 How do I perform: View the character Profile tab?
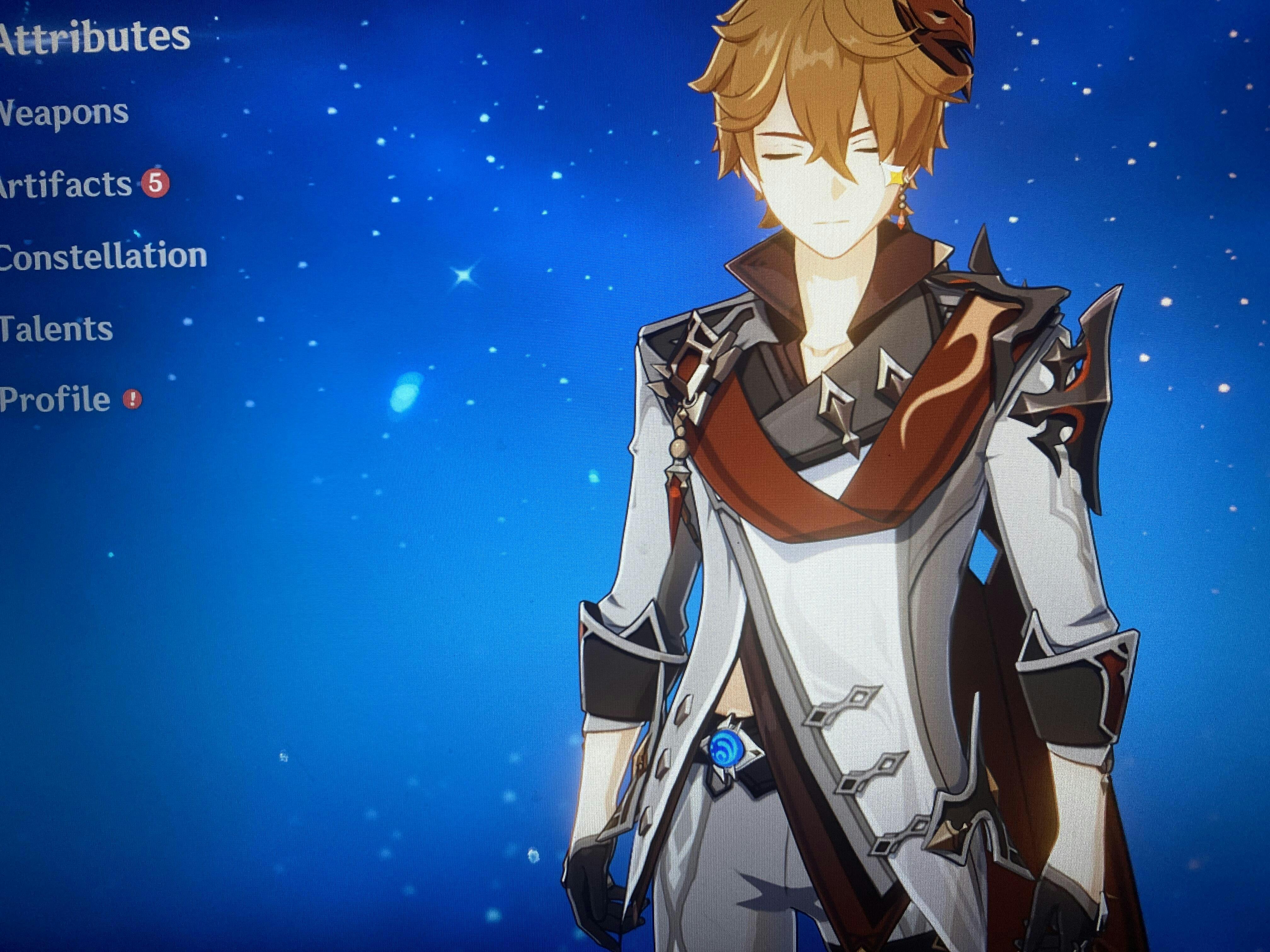click(54, 399)
